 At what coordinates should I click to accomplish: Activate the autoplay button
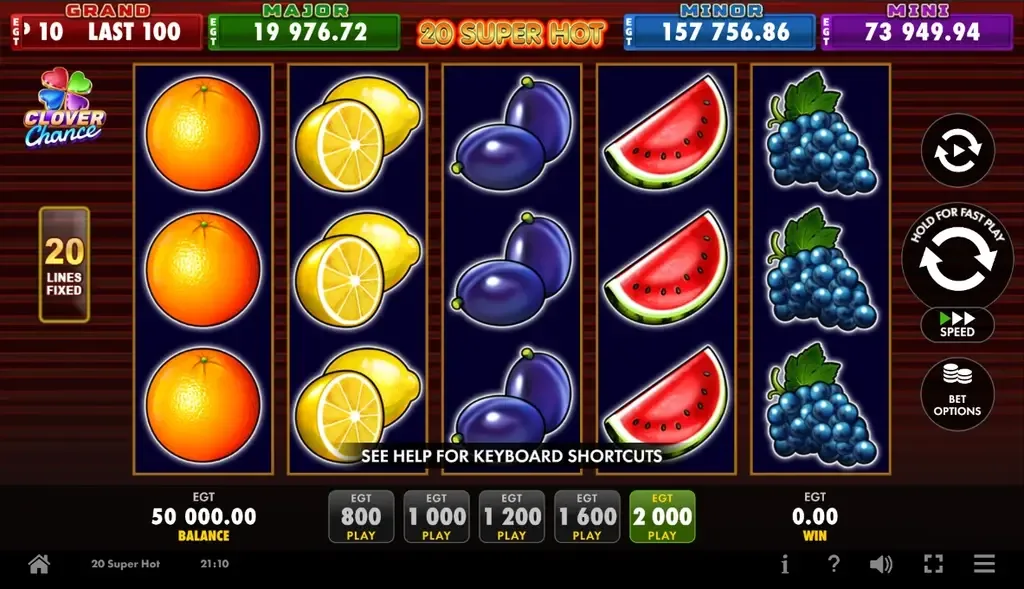point(957,151)
